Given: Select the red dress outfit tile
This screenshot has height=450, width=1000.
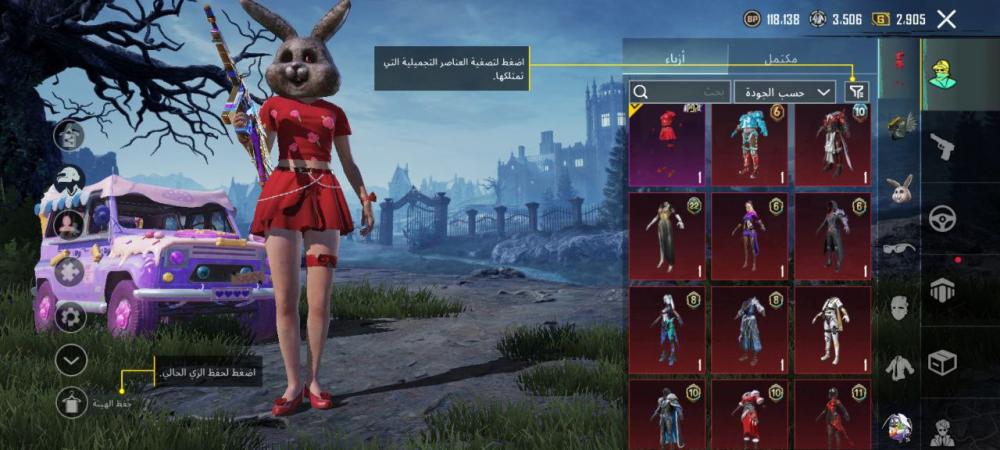Looking at the screenshot, I should 666,145.
